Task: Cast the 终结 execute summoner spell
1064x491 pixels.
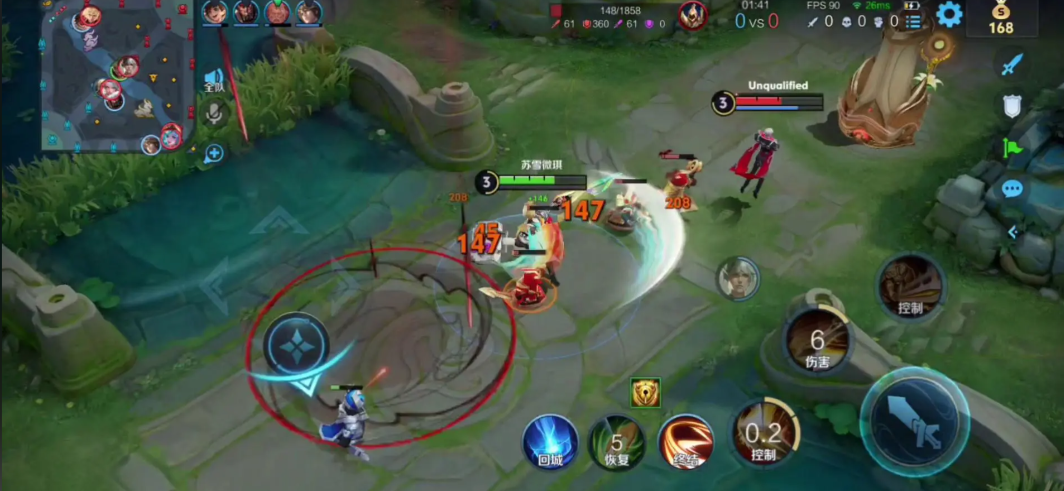Action: click(x=686, y=441)
